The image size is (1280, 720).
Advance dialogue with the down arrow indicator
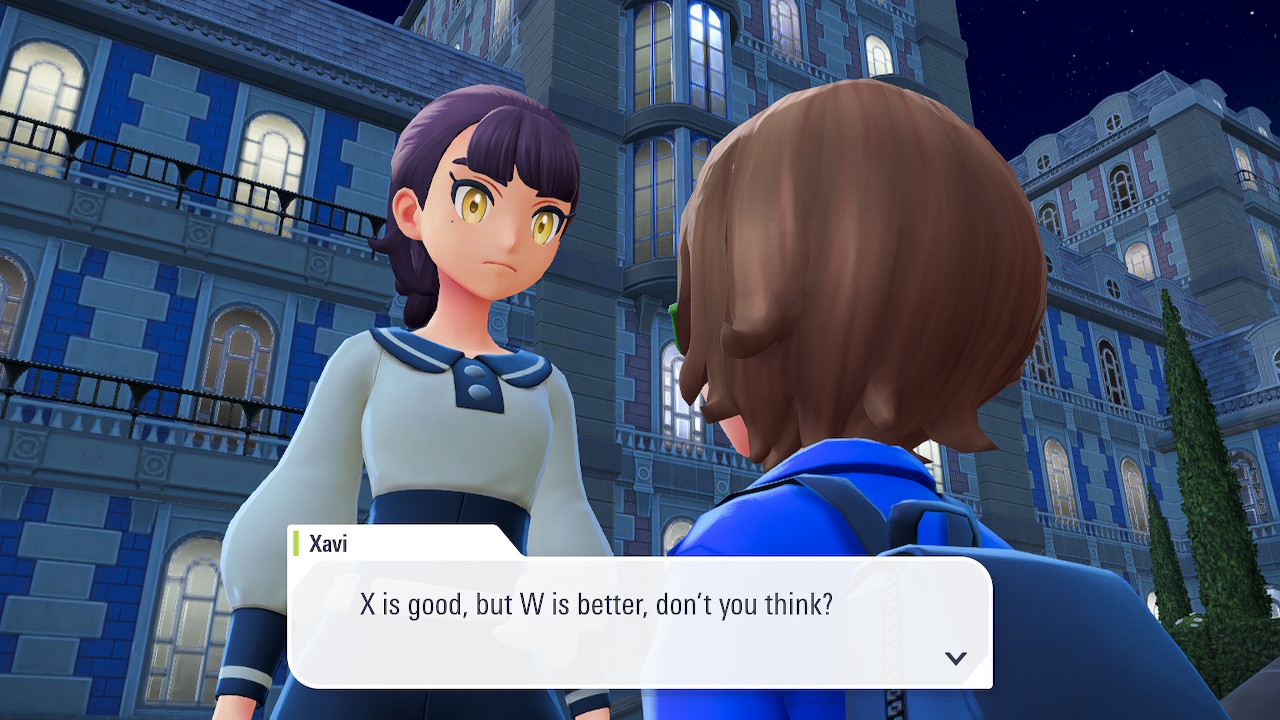click(x=956, y=658)
